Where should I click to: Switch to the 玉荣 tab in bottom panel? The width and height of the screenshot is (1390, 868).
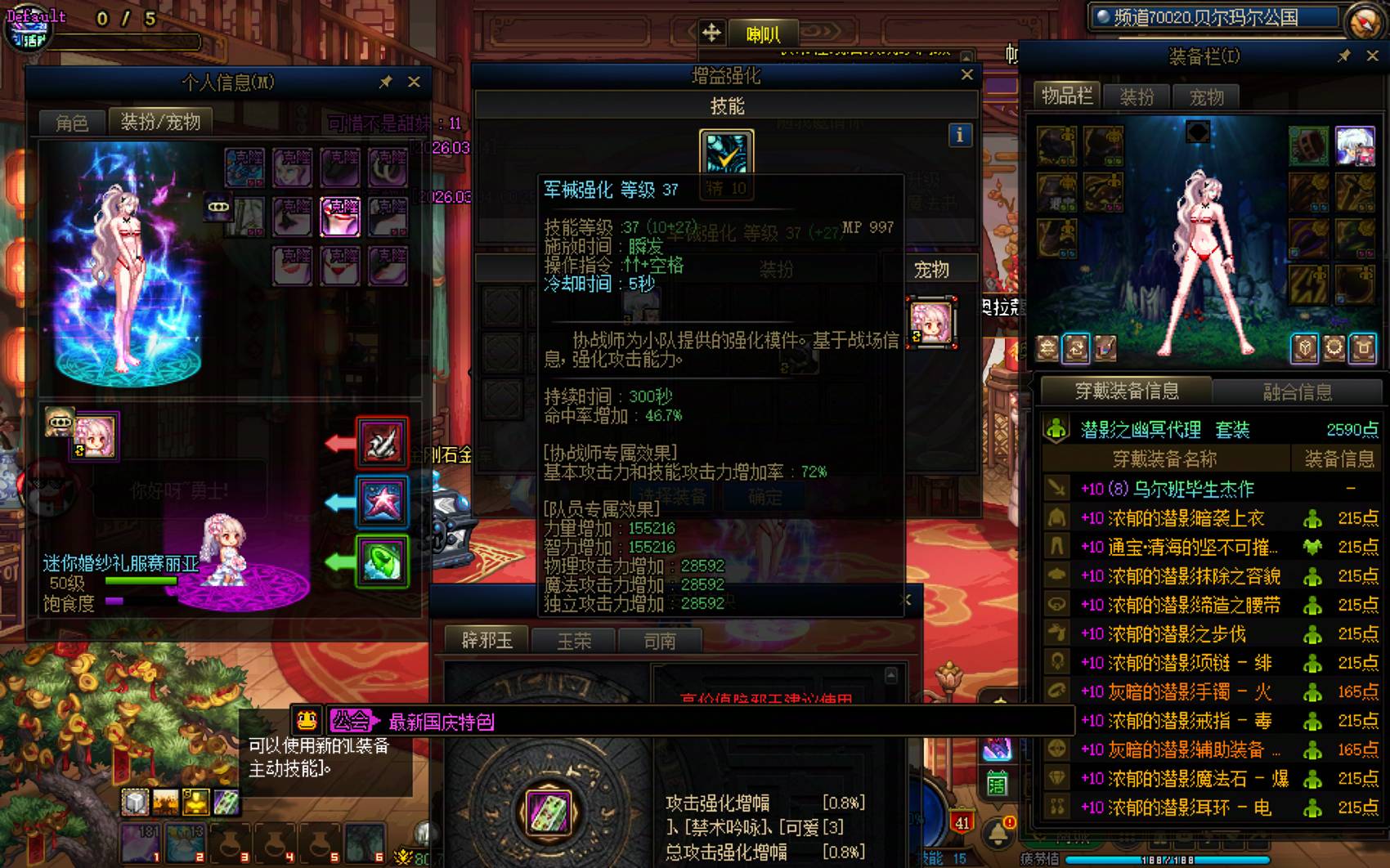576,640
